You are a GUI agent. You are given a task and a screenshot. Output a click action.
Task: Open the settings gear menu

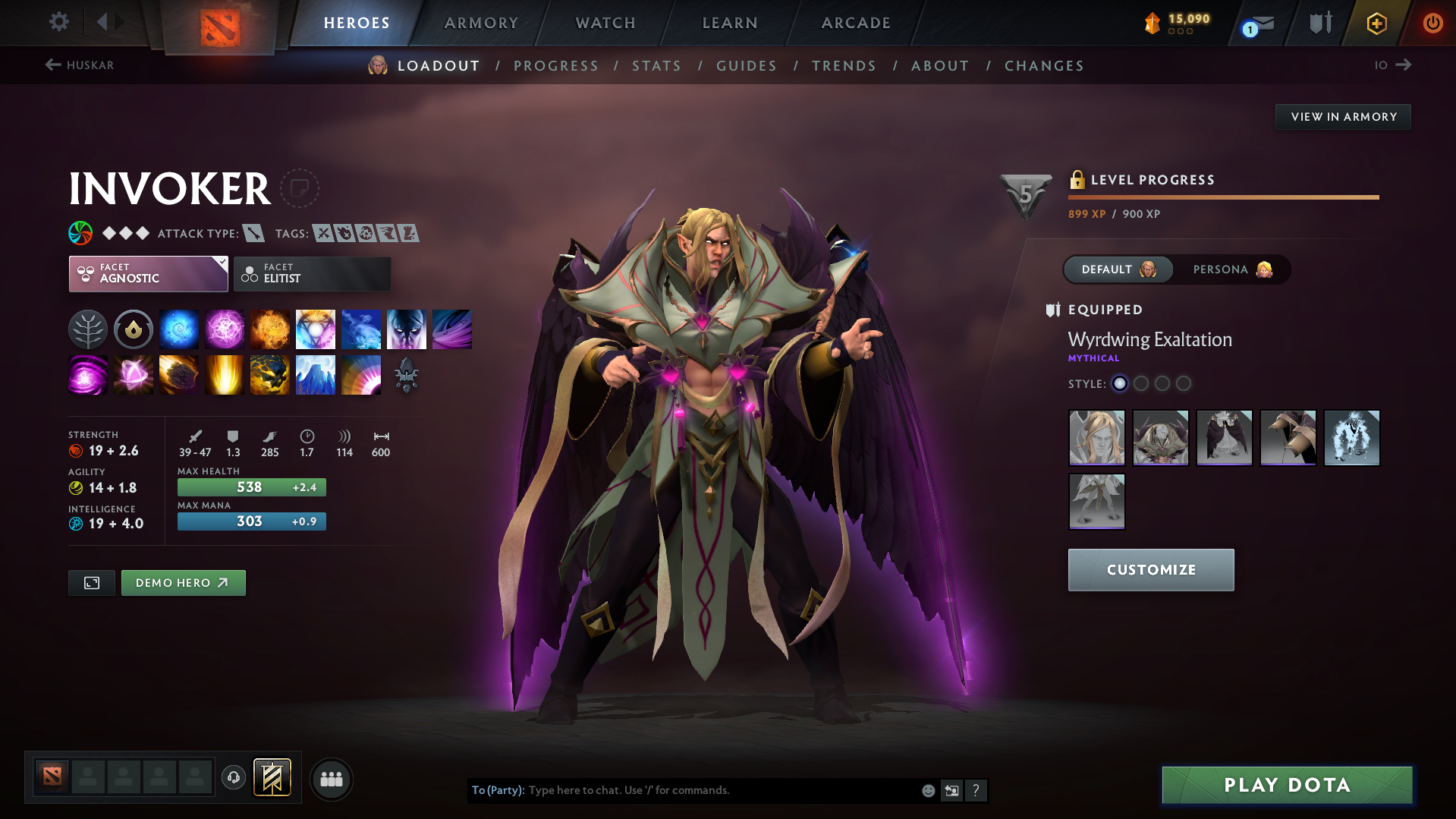(58, 22)
